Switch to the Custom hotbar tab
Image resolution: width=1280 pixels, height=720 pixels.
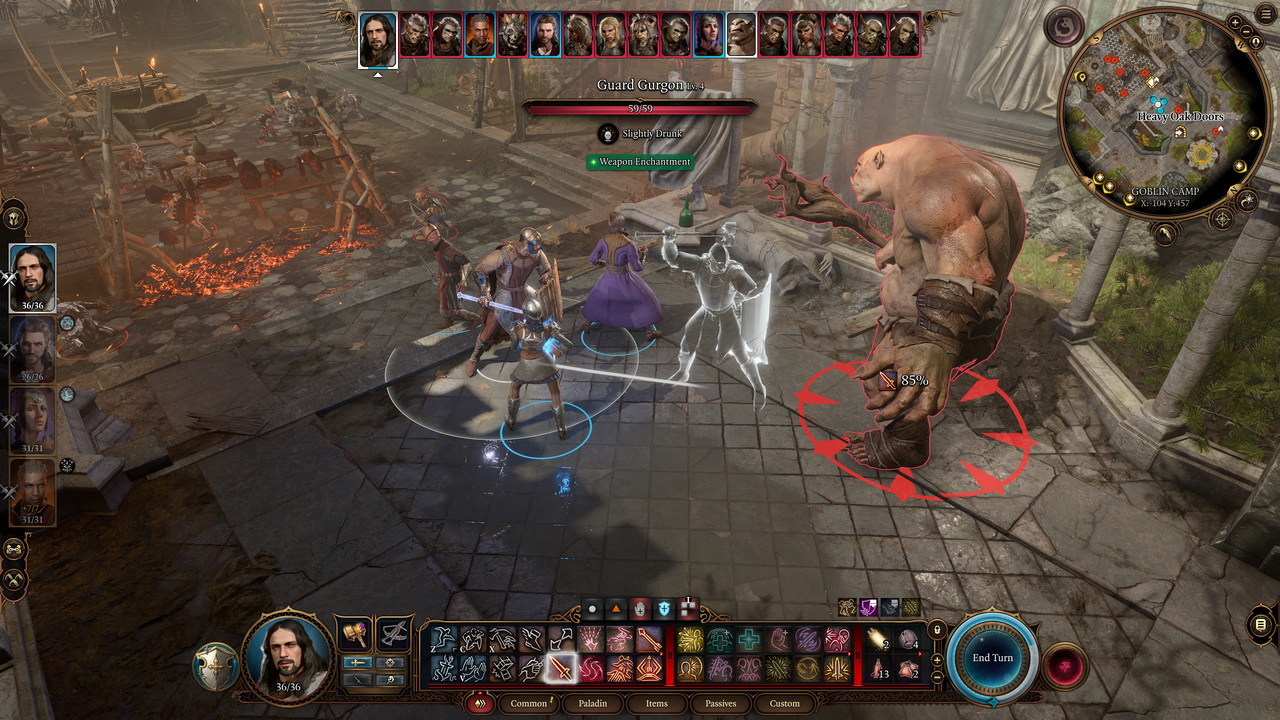pyautogui.click(x=784, y=703)
